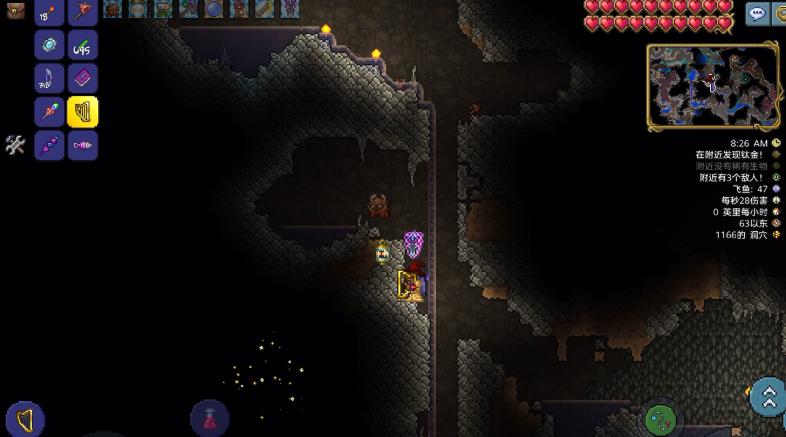Open the chat speech bubble

click(x=756, y=13)
